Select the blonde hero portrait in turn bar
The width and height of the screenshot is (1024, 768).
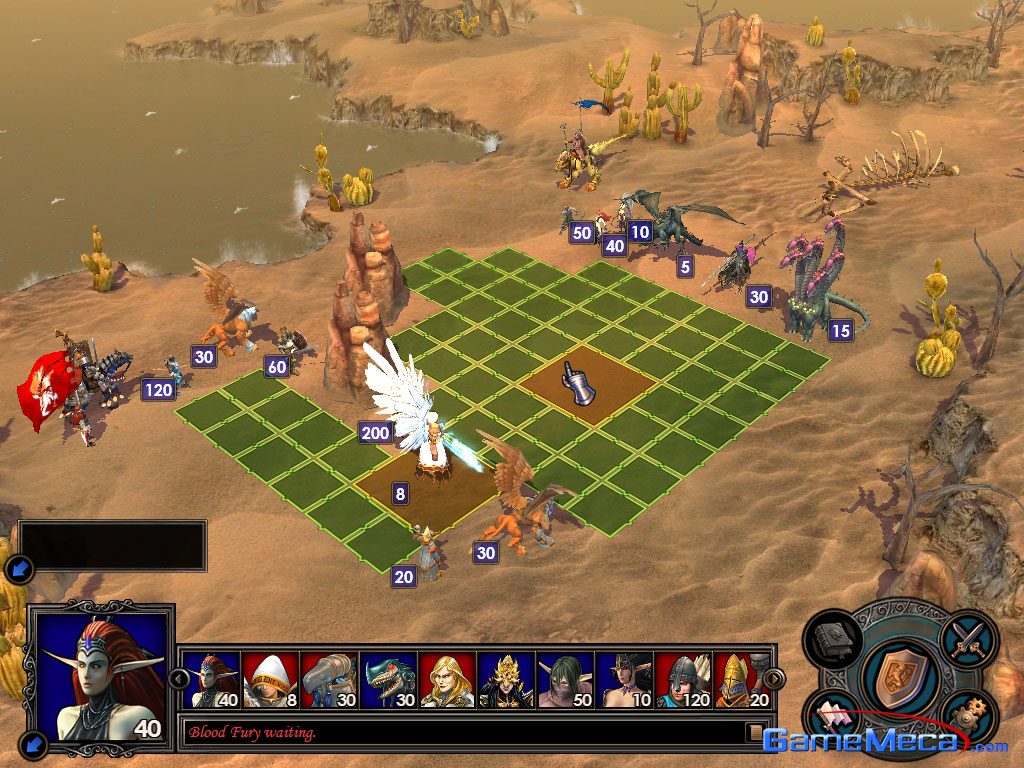pos(447,680)
